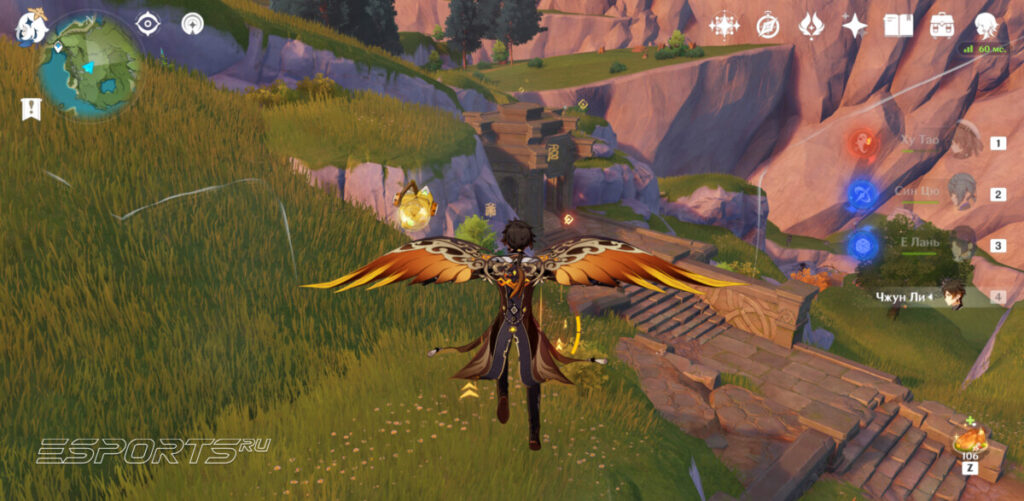This screenshot has width=1024, height=501.
Task: Open the winged battle pass icon
Action: [x=811, y=25]
